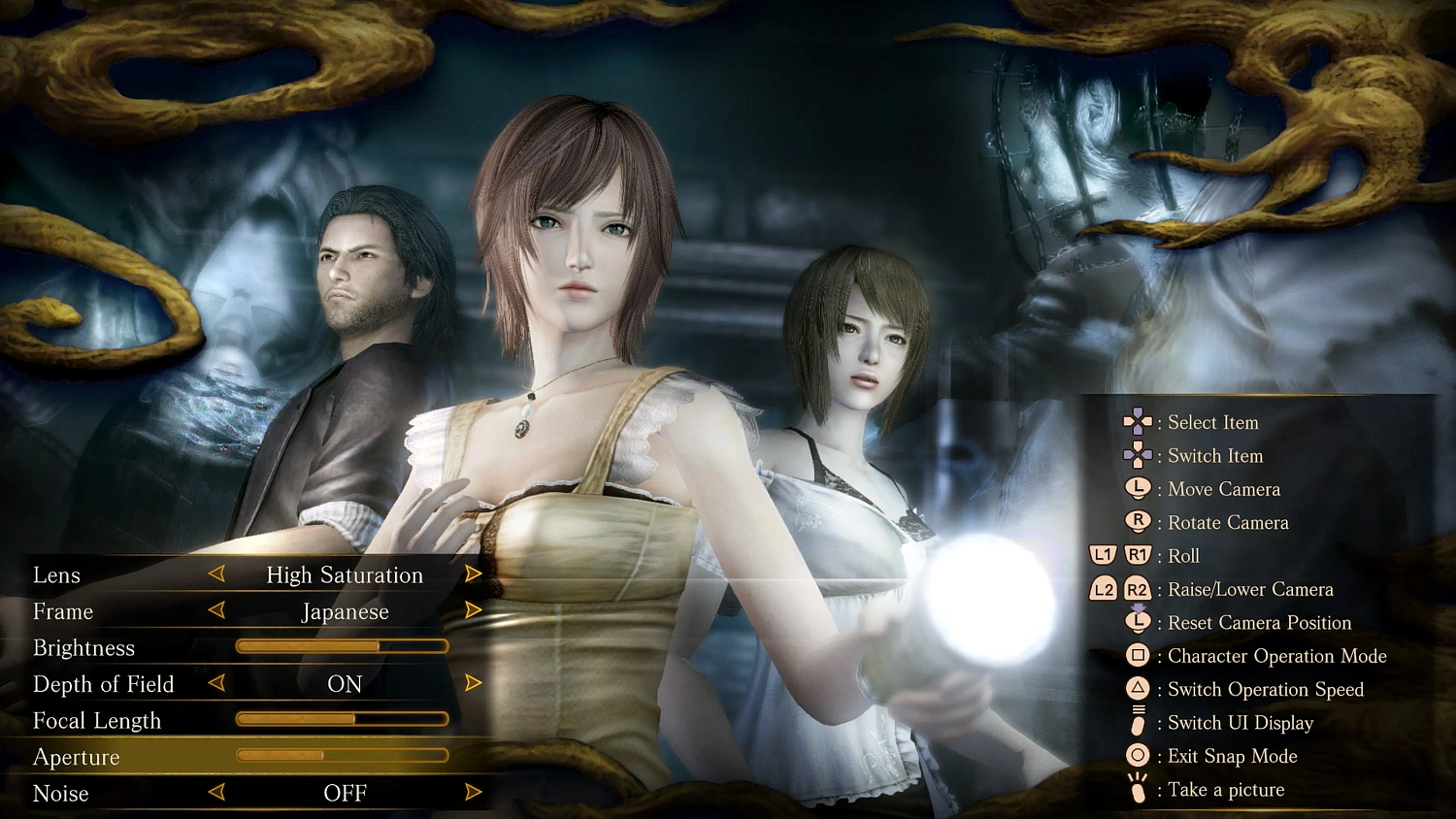The width and height of the screenshot is (1456, 819).
Task: Select the Move Camera stick icon
Action: click(1138, 489)
